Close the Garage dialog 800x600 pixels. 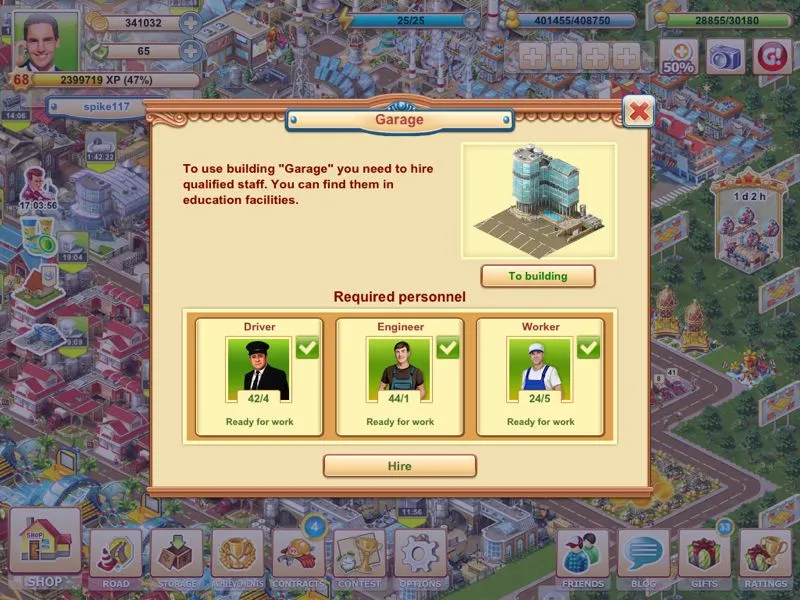638,110
